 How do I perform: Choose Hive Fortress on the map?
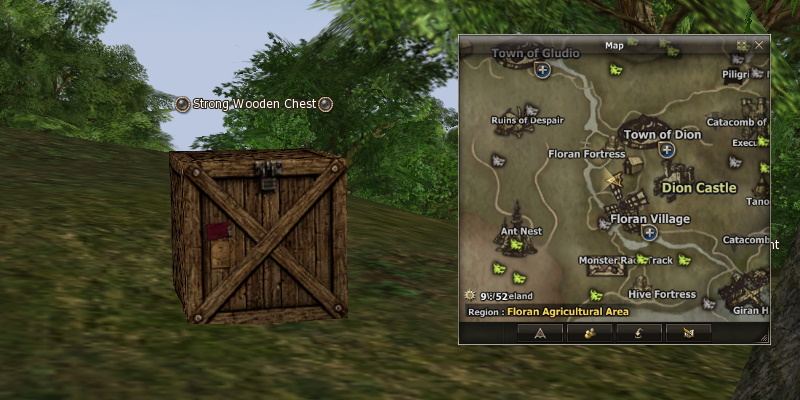(x=662, y=295)
